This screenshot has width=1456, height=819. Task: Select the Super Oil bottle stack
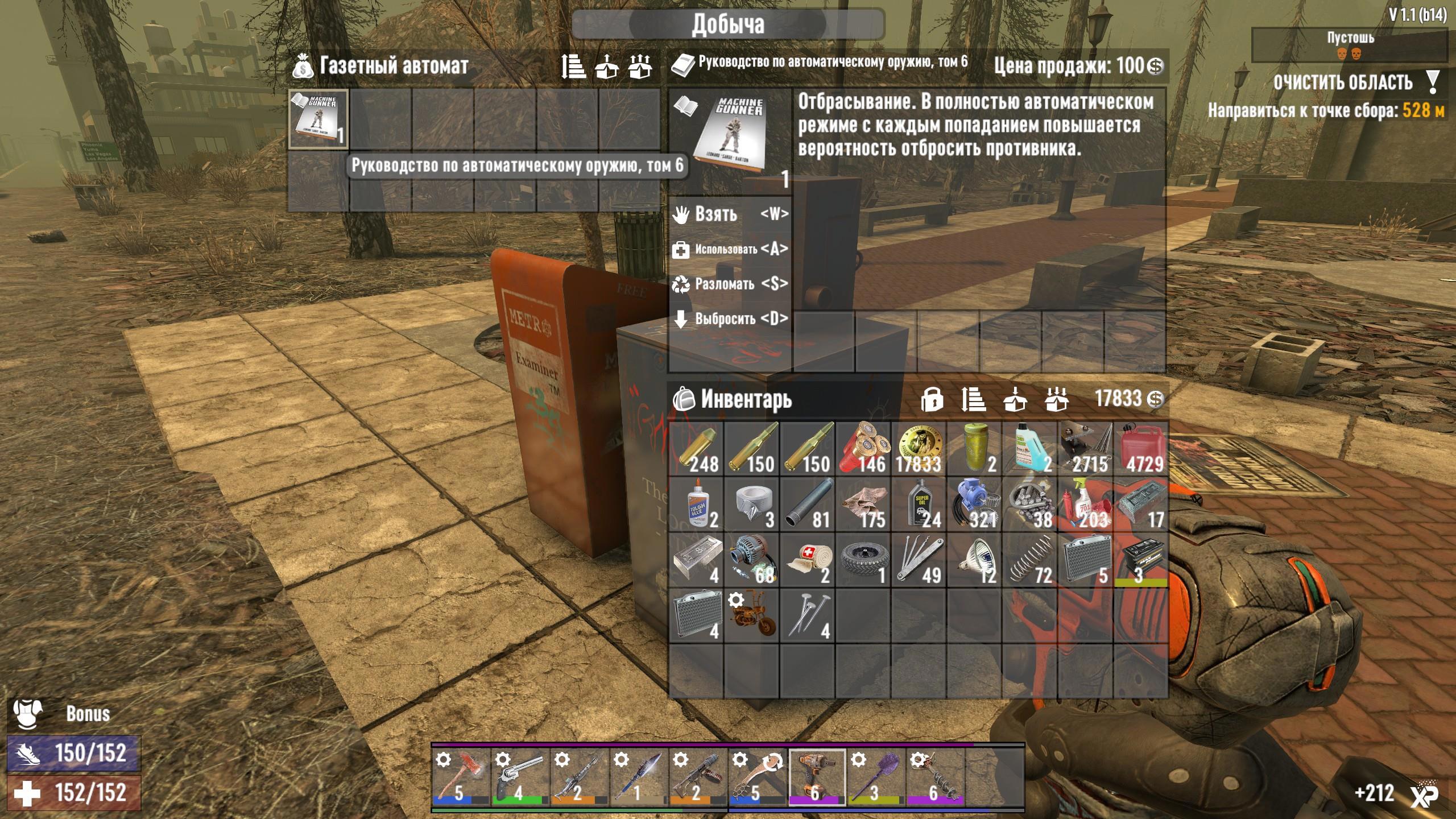pyautogui.click(x=919, y=504)
